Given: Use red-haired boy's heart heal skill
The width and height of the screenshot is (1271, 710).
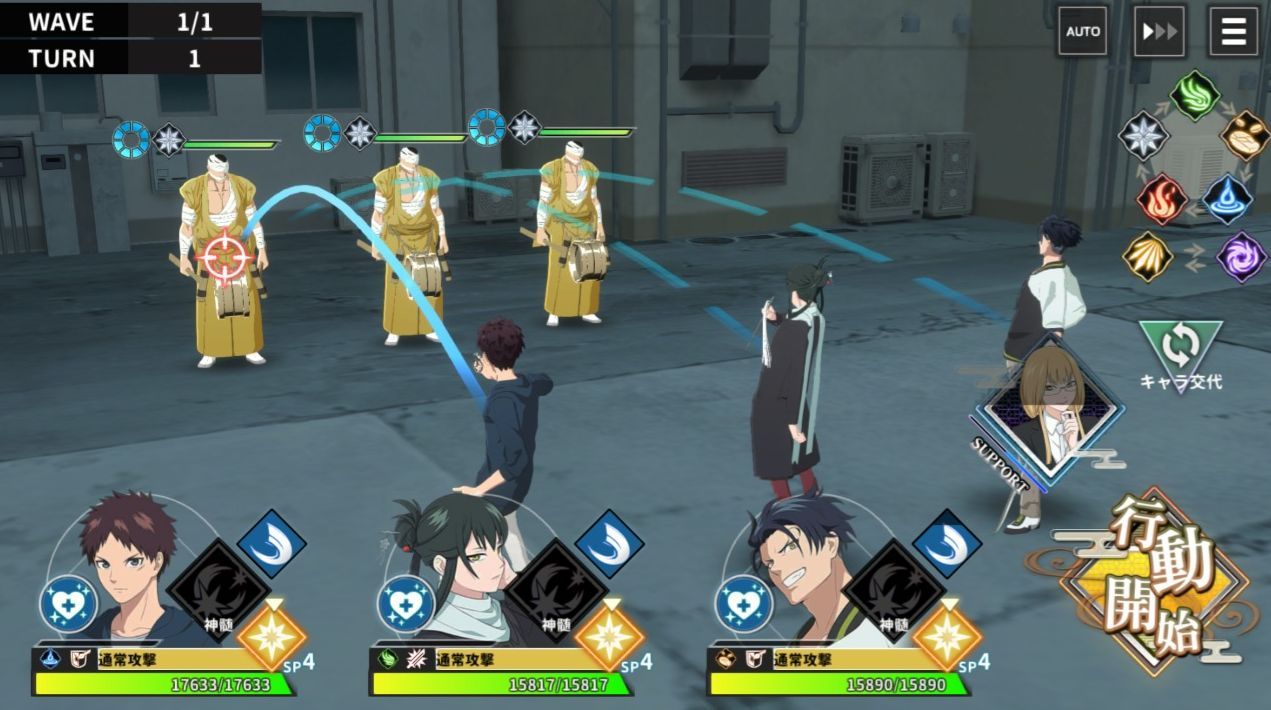Looking at the screenshot, I should pos(69,604).
